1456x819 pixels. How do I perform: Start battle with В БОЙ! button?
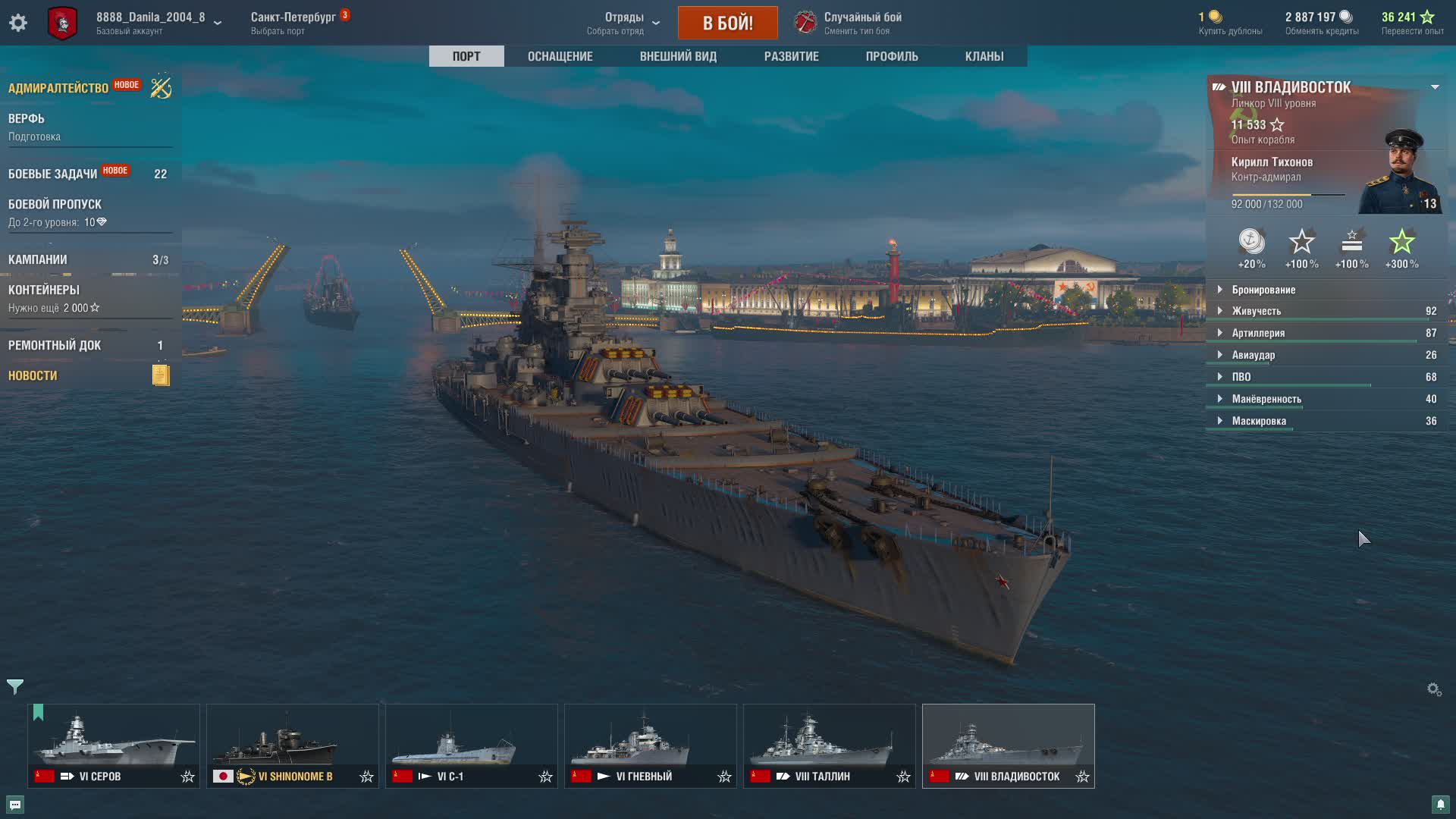(727, 23)
